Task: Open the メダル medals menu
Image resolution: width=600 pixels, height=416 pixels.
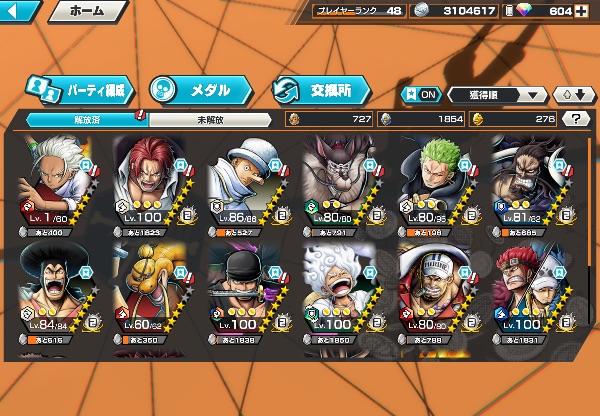Action: (197, 89)
